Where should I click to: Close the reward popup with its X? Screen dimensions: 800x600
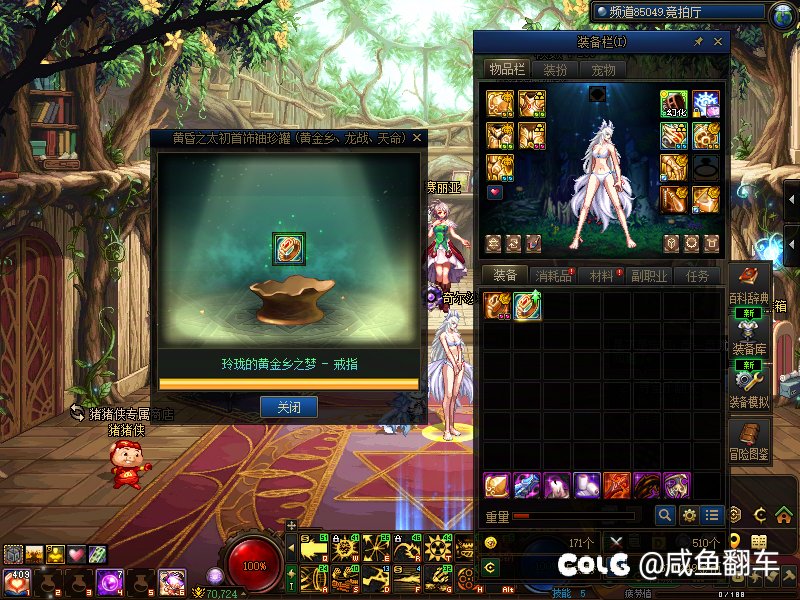point(417,138)
